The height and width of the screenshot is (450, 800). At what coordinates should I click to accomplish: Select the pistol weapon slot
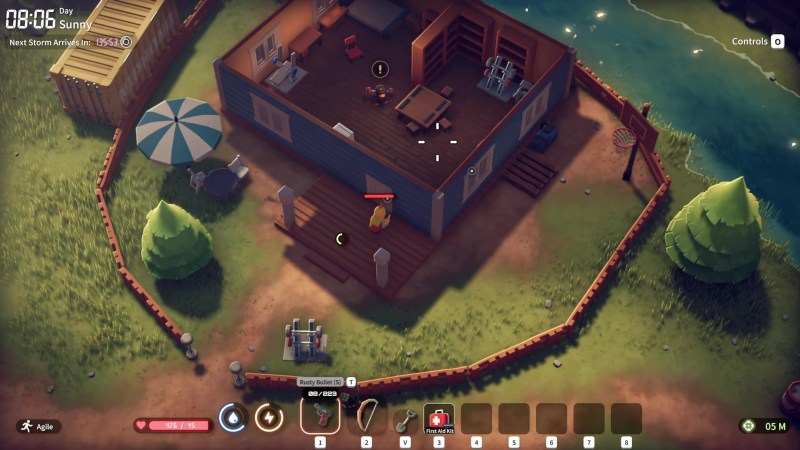(x=320, y=415)
